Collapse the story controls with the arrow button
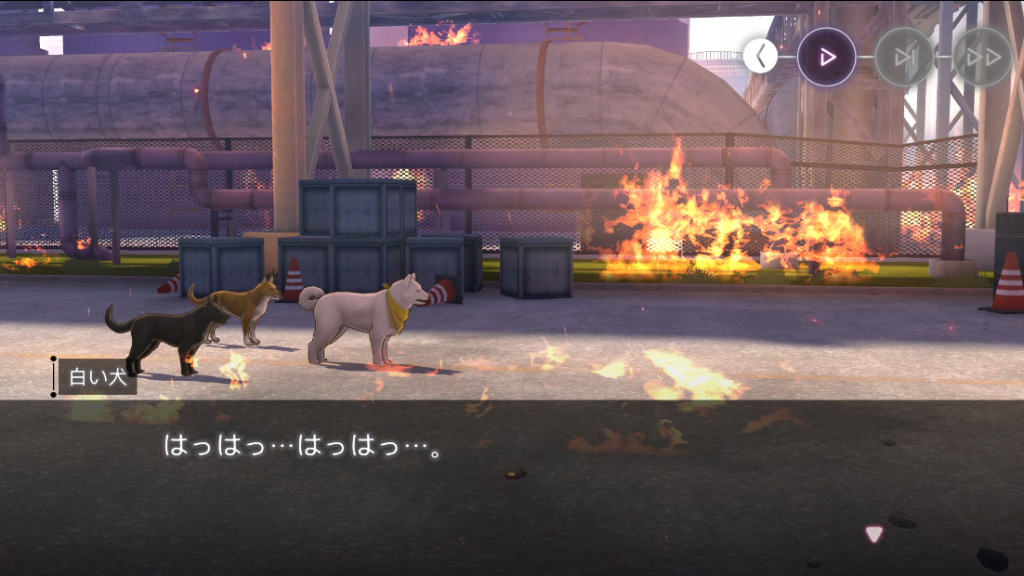This screenshot has height=576, width=1024. coord(760,56)
